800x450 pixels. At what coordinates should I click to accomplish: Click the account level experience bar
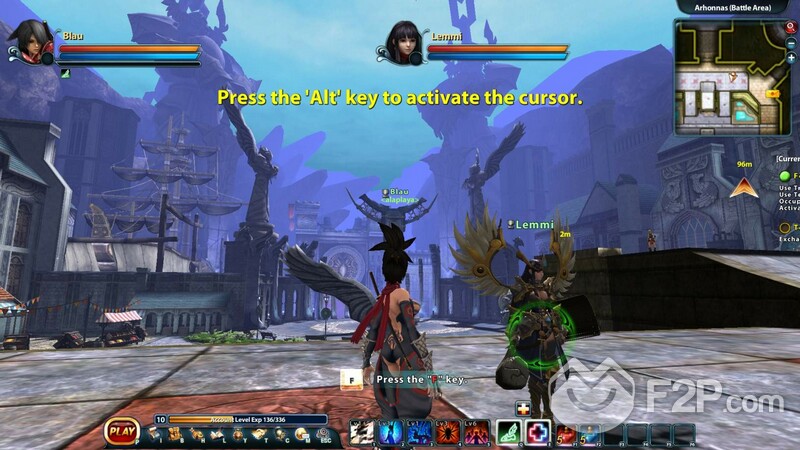pyautogui.click(x=247, y=420)
